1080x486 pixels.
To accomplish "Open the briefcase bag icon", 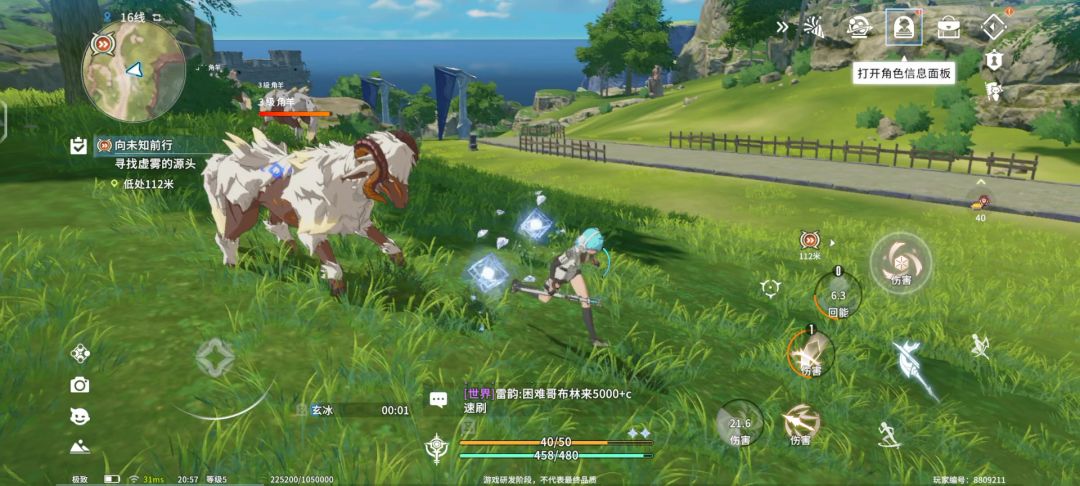I will click(948, 27).
